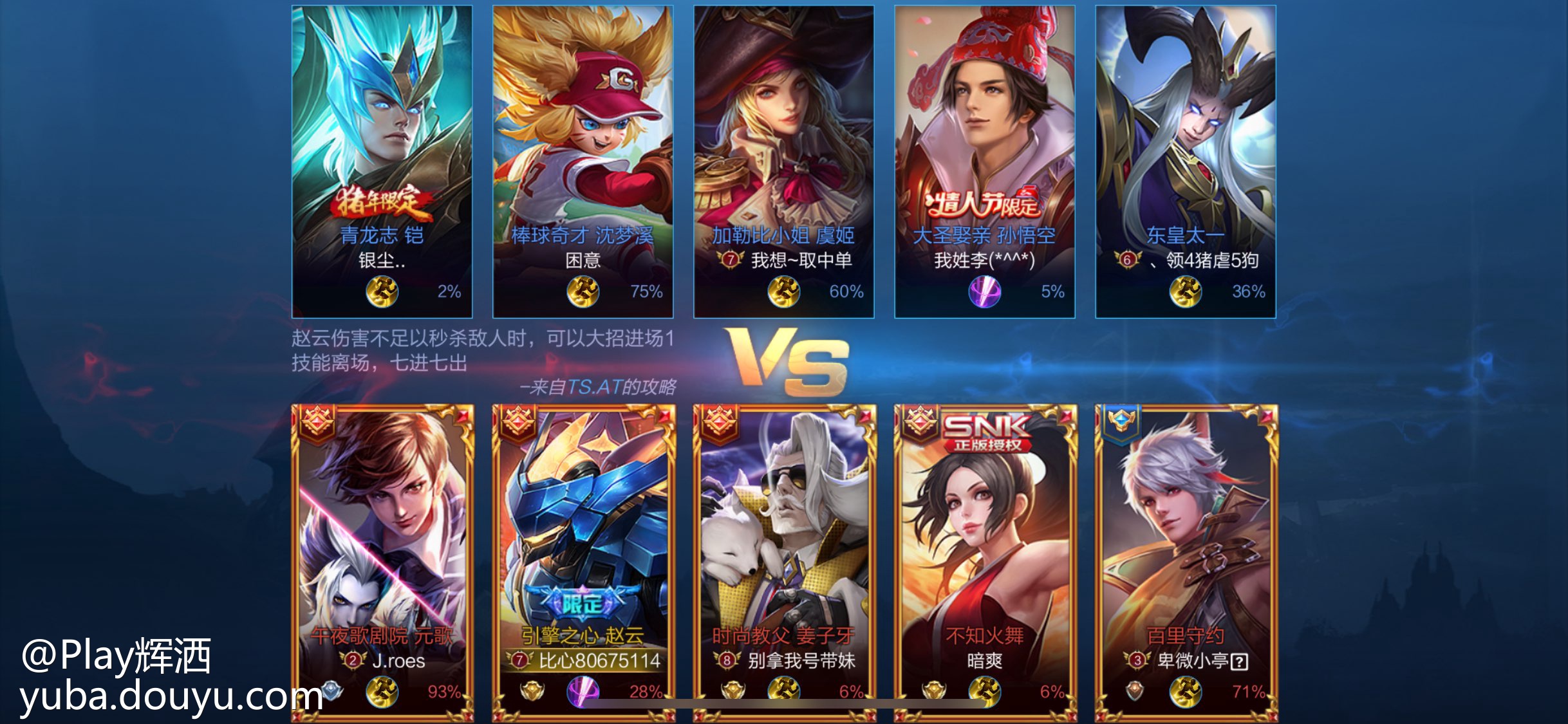This screenshot has width=1568, height=724.
Task: Click the 午夜歌剧院 元歌 card
Action: pos(382,560)
